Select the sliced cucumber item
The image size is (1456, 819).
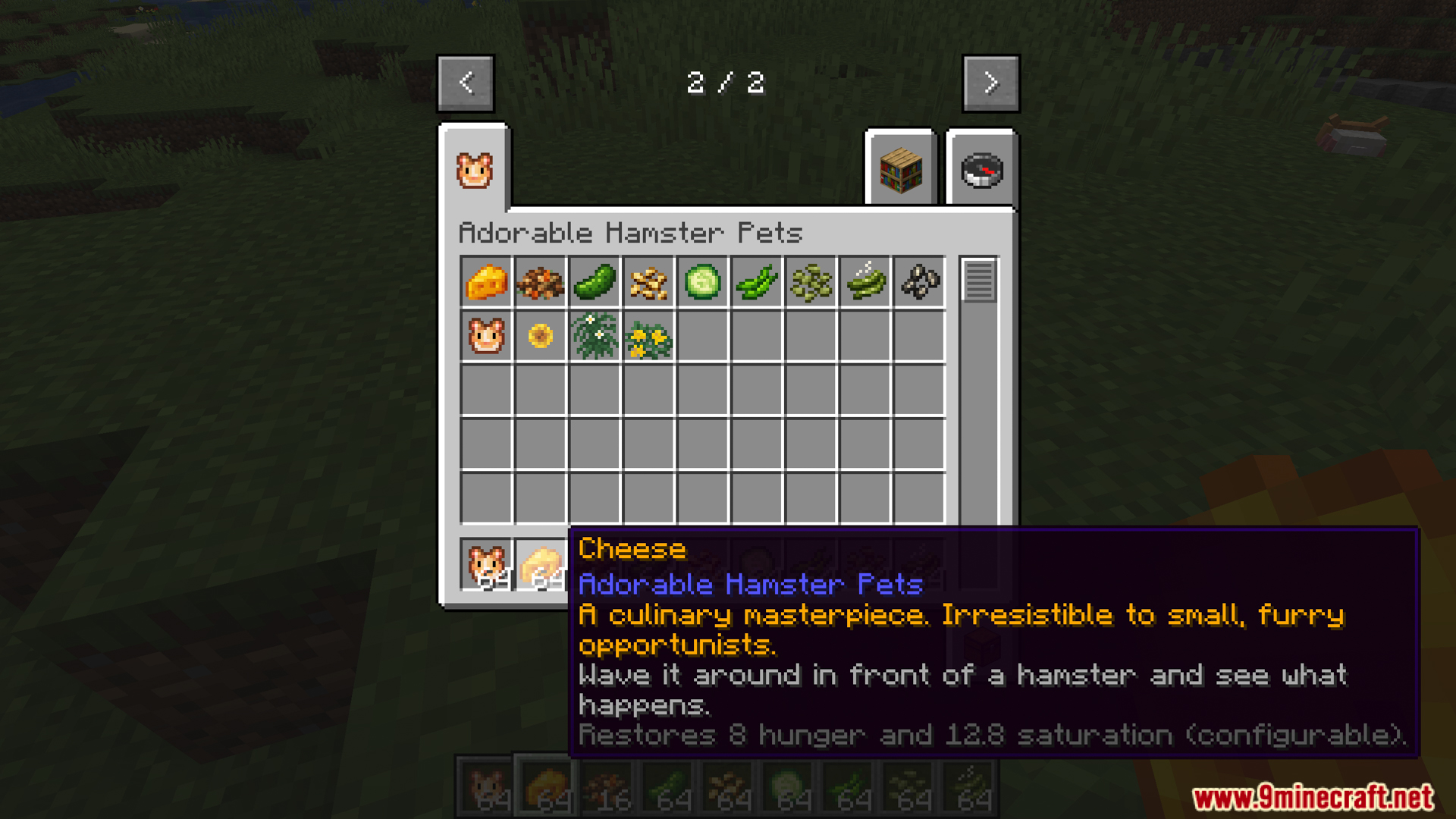coord(703,282)
